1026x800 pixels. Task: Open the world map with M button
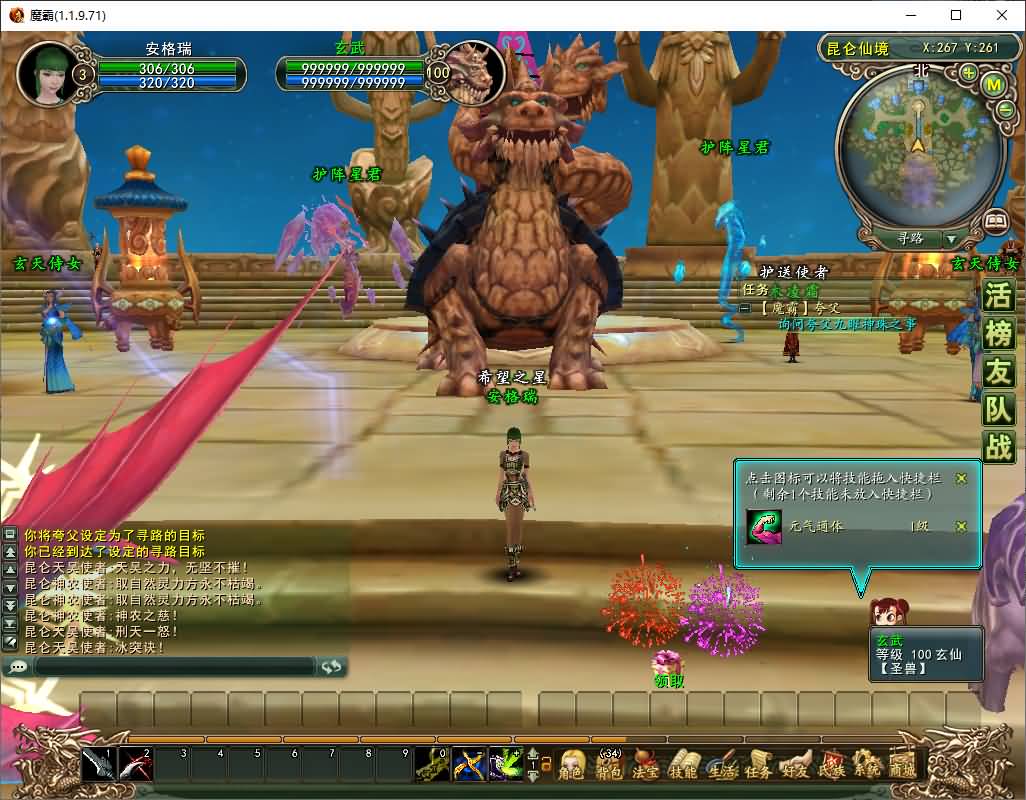click(993, 85)
